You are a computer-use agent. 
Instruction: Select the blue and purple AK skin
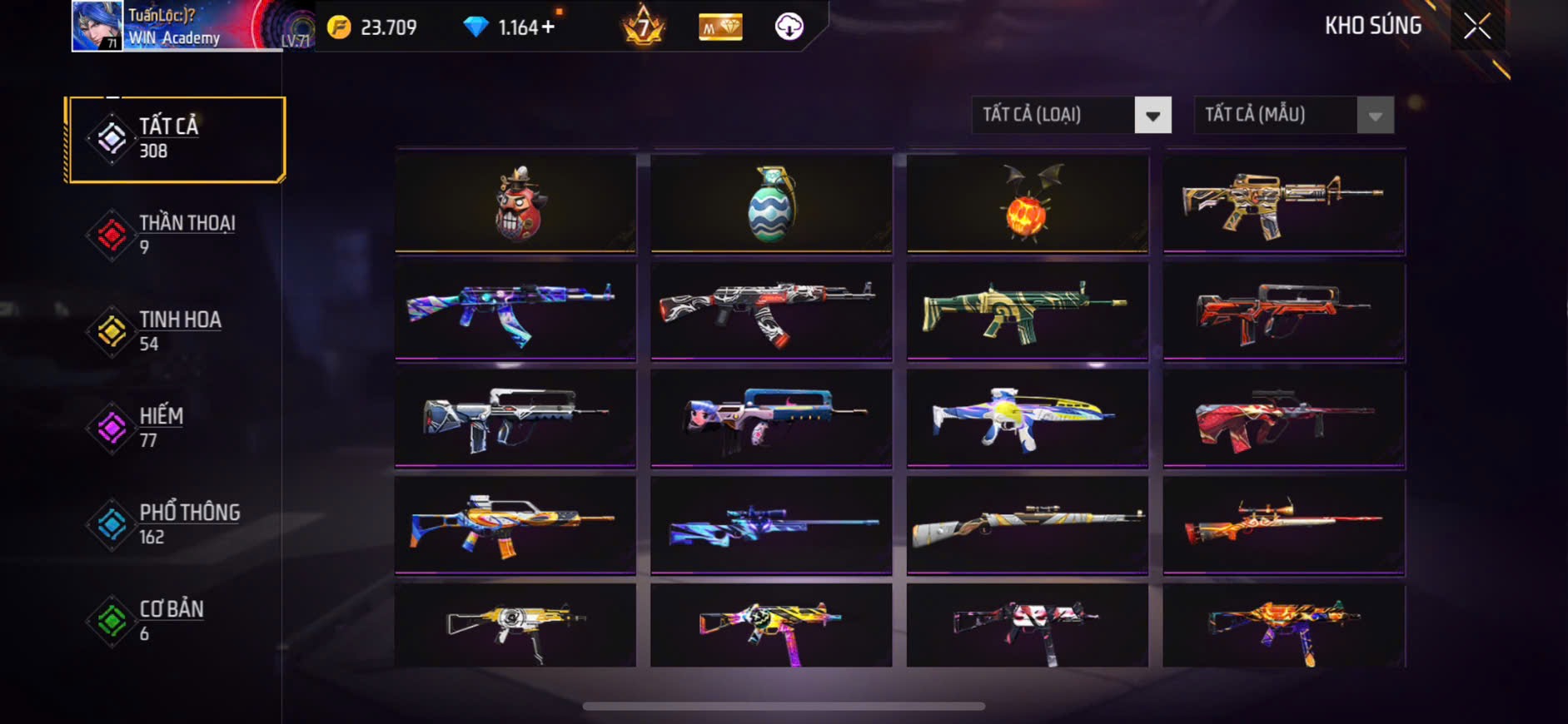pyautogui.click(x=515, y=311)
